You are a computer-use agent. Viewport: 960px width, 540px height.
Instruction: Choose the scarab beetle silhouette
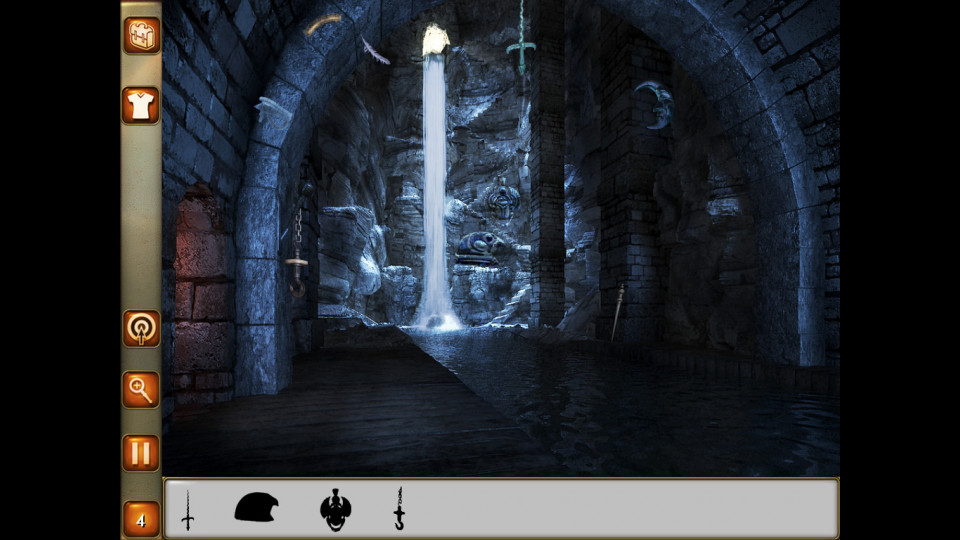[x=336, y=510]
